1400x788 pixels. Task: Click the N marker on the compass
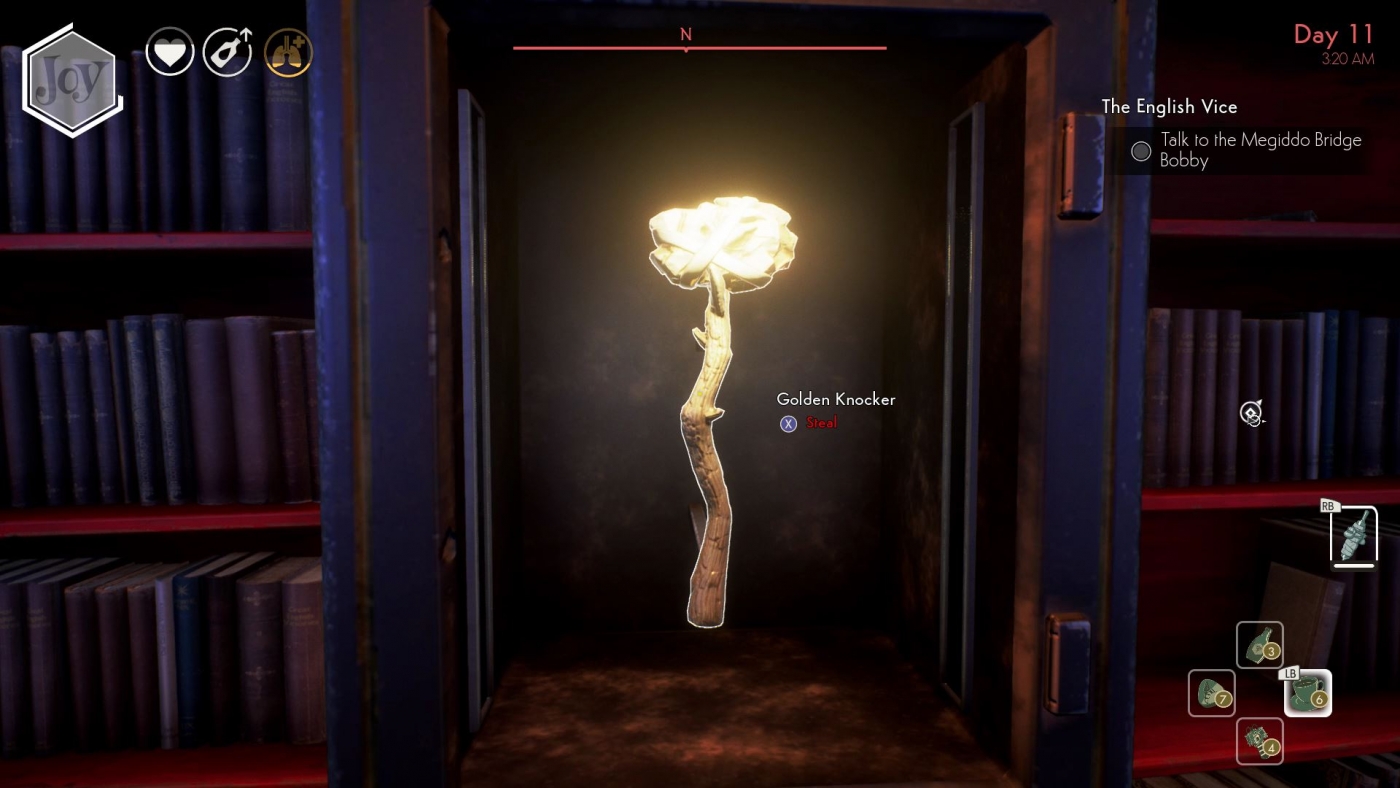(x=686, y=33)
